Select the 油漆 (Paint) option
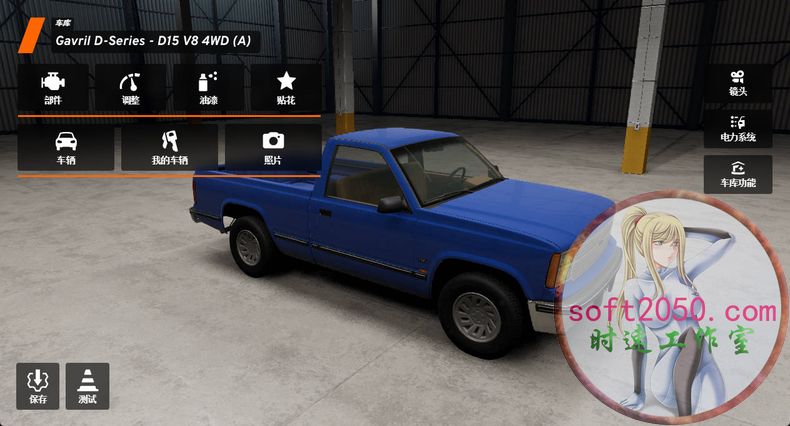790x426 pixels. point(208,88)
